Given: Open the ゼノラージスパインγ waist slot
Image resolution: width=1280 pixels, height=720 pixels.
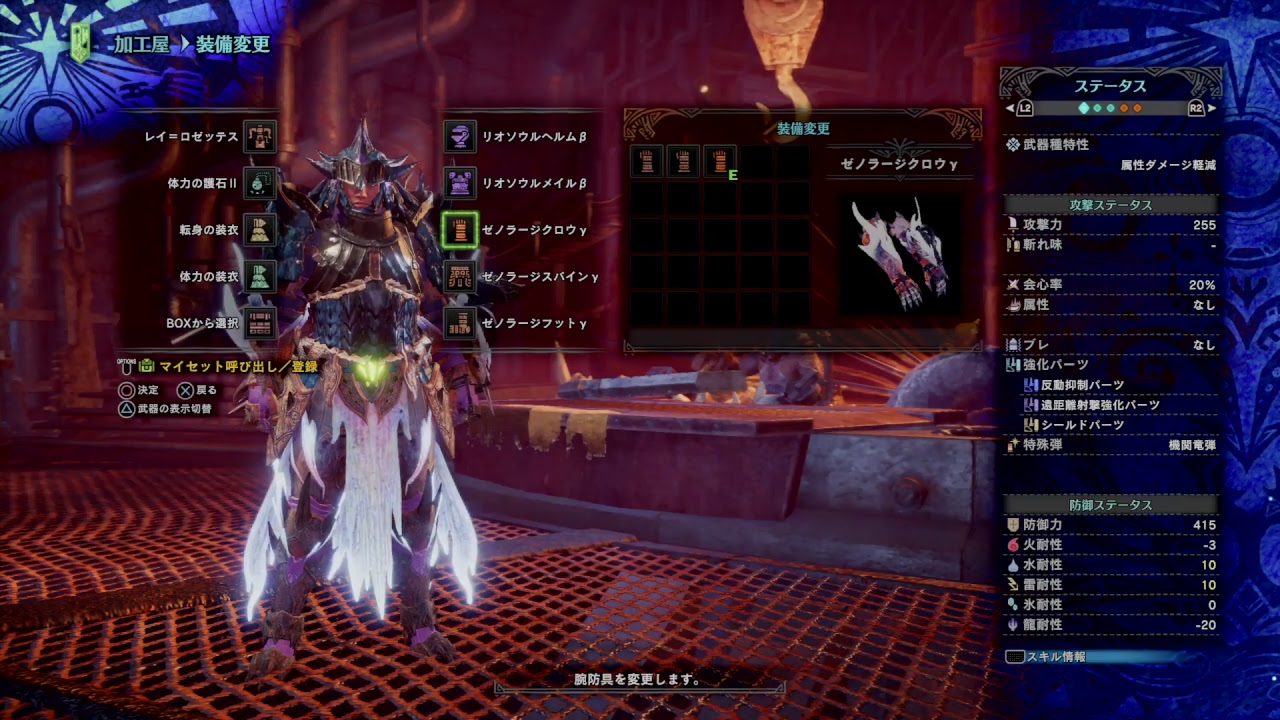Looking at the screenshot, I should click(460, 276).
